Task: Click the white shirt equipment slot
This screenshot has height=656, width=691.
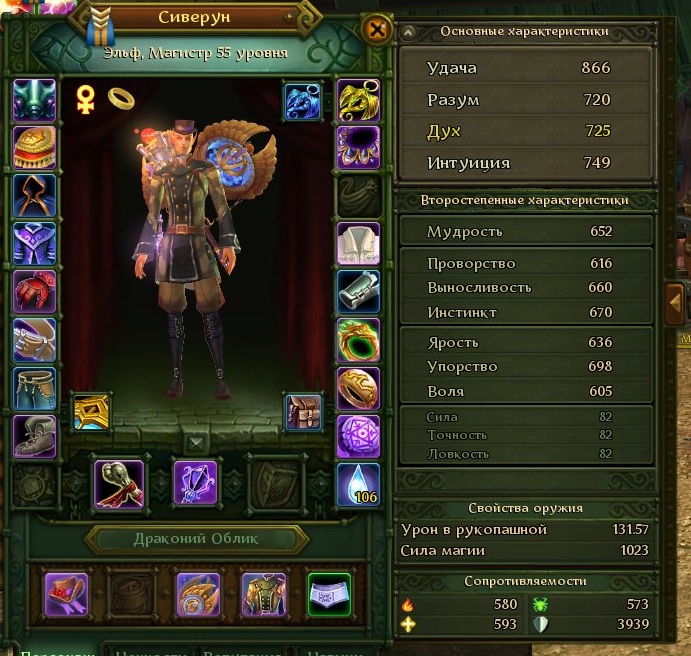Action: tap(359, 244)
